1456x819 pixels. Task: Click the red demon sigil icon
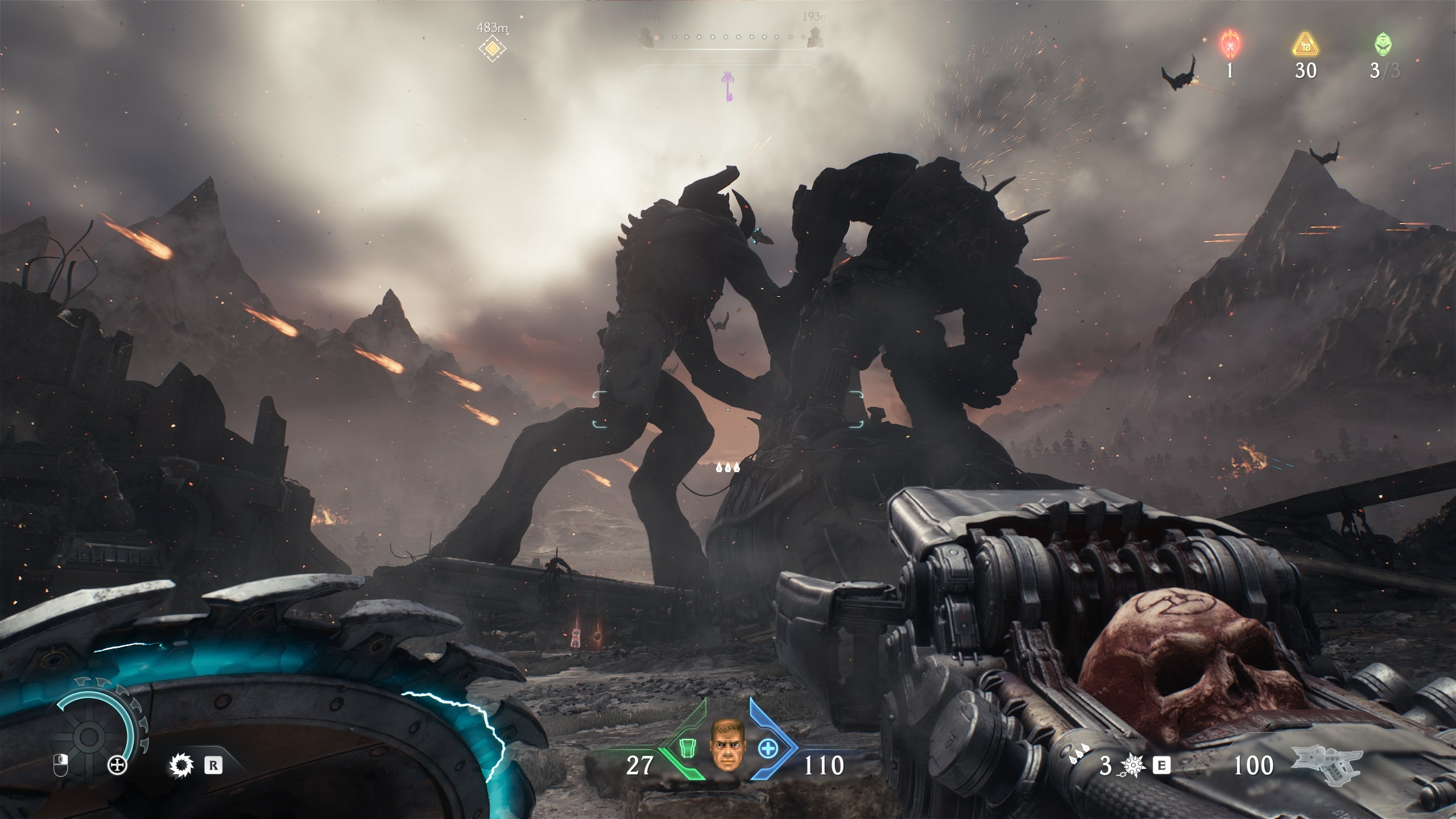pyautogui.click(x=1230, y=44)
